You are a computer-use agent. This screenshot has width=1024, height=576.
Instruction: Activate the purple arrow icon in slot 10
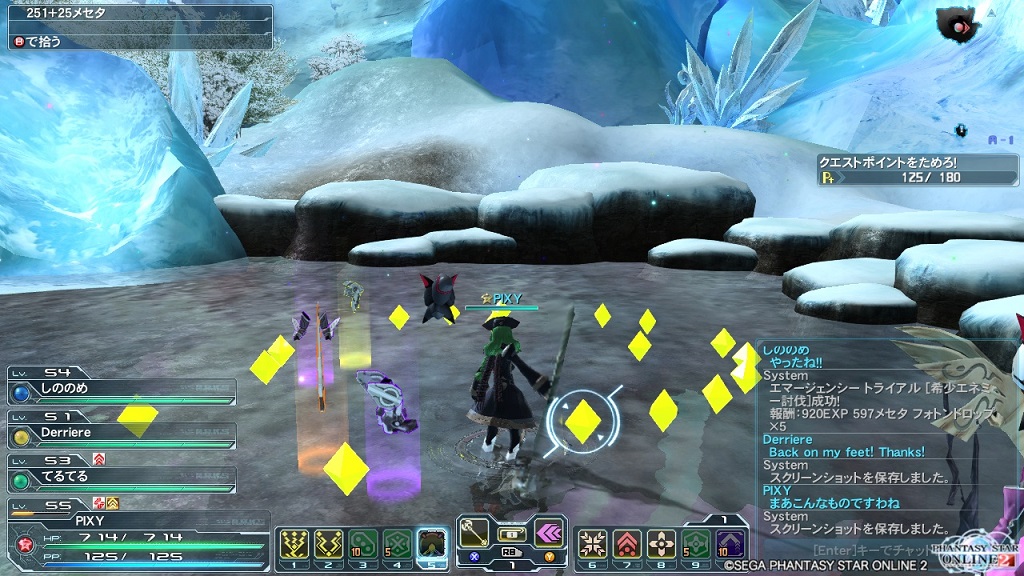pyautogui.click(x=730, y=543)
